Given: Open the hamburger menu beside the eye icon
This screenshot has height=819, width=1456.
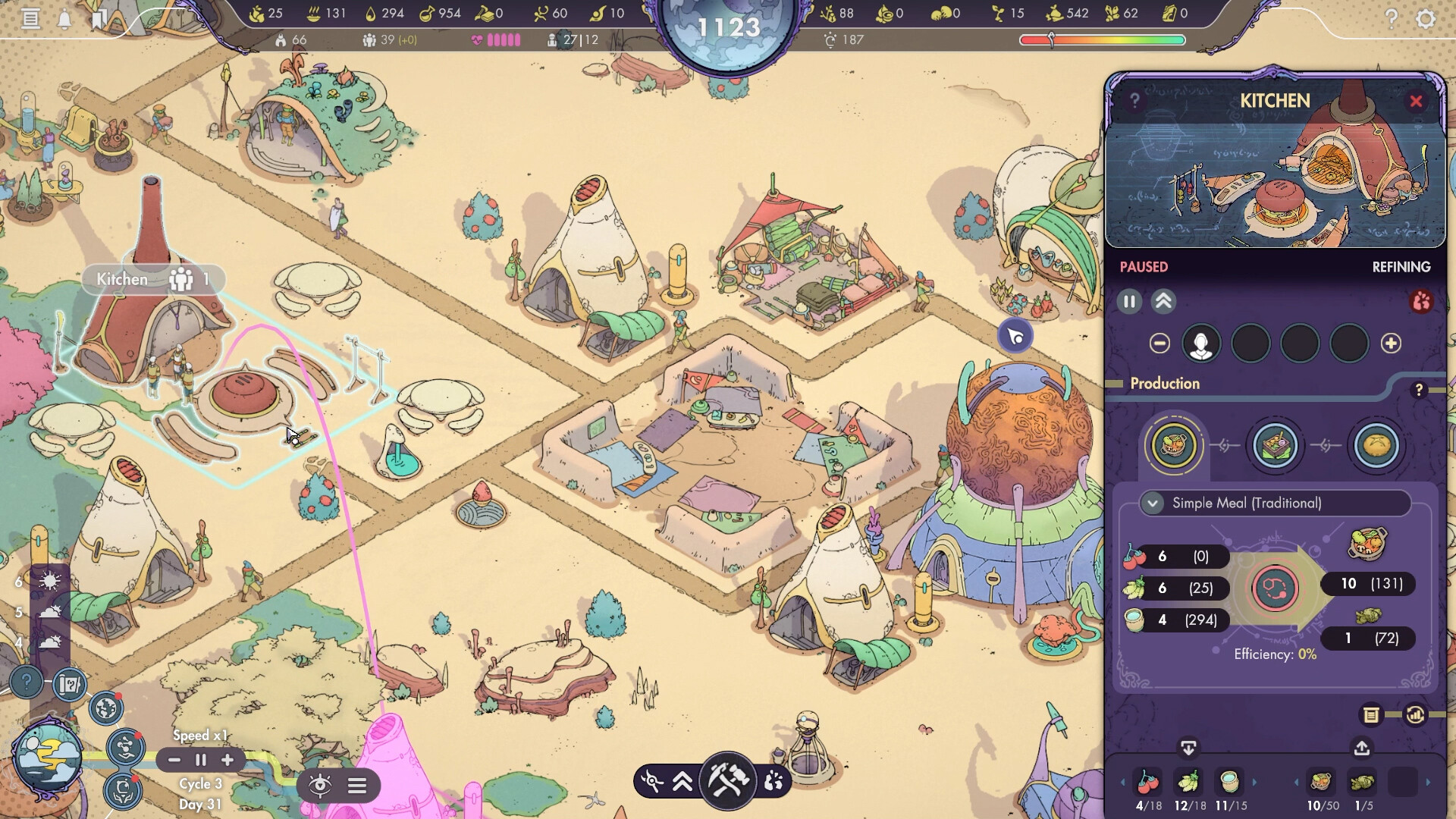Looking at the screenshot, I should [x=358, y=786].
